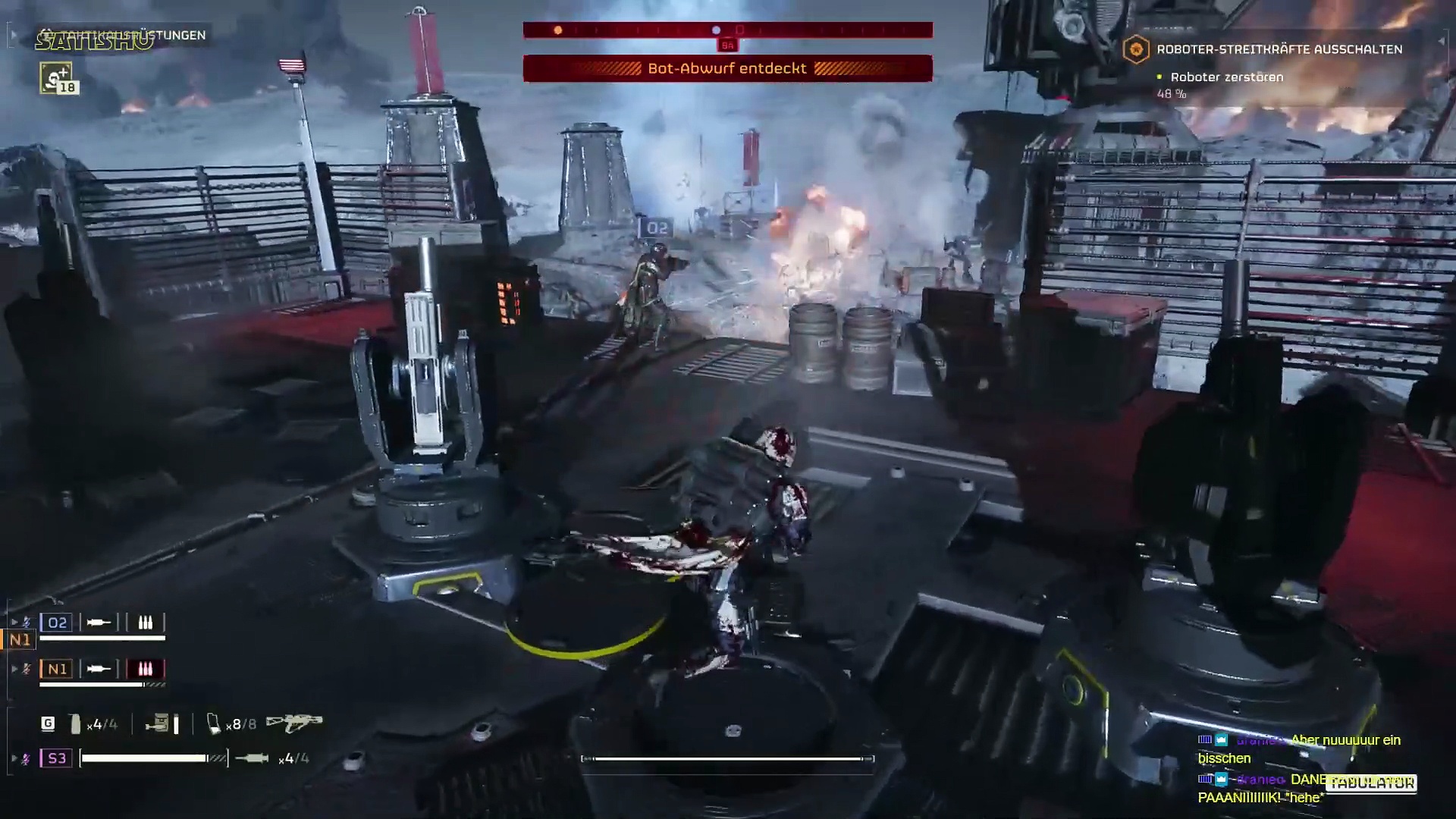This screenshot has height=819, width=1456.
Task: Click squad member N1's orange tag
Action: pos(57,669)
